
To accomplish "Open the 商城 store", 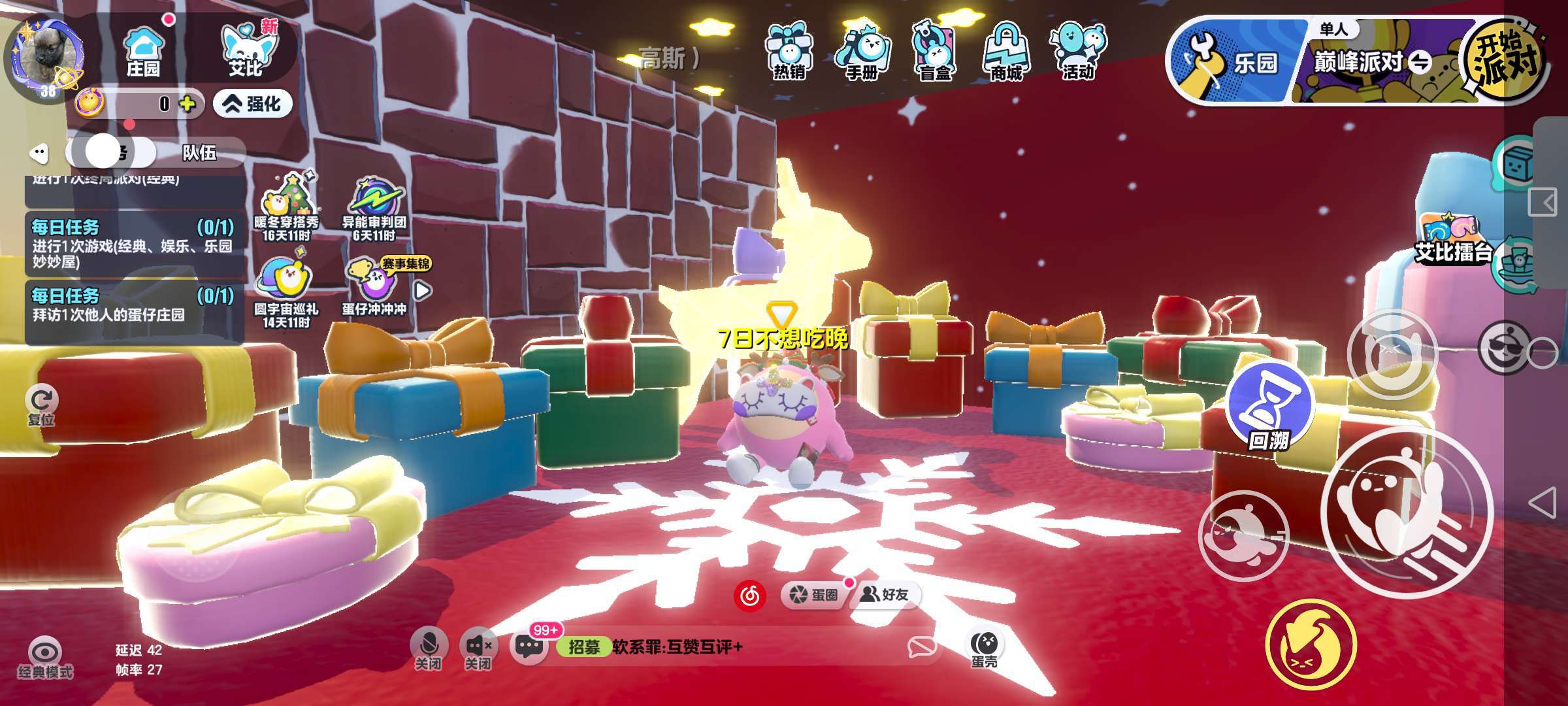I will (x=1006, y=52).
